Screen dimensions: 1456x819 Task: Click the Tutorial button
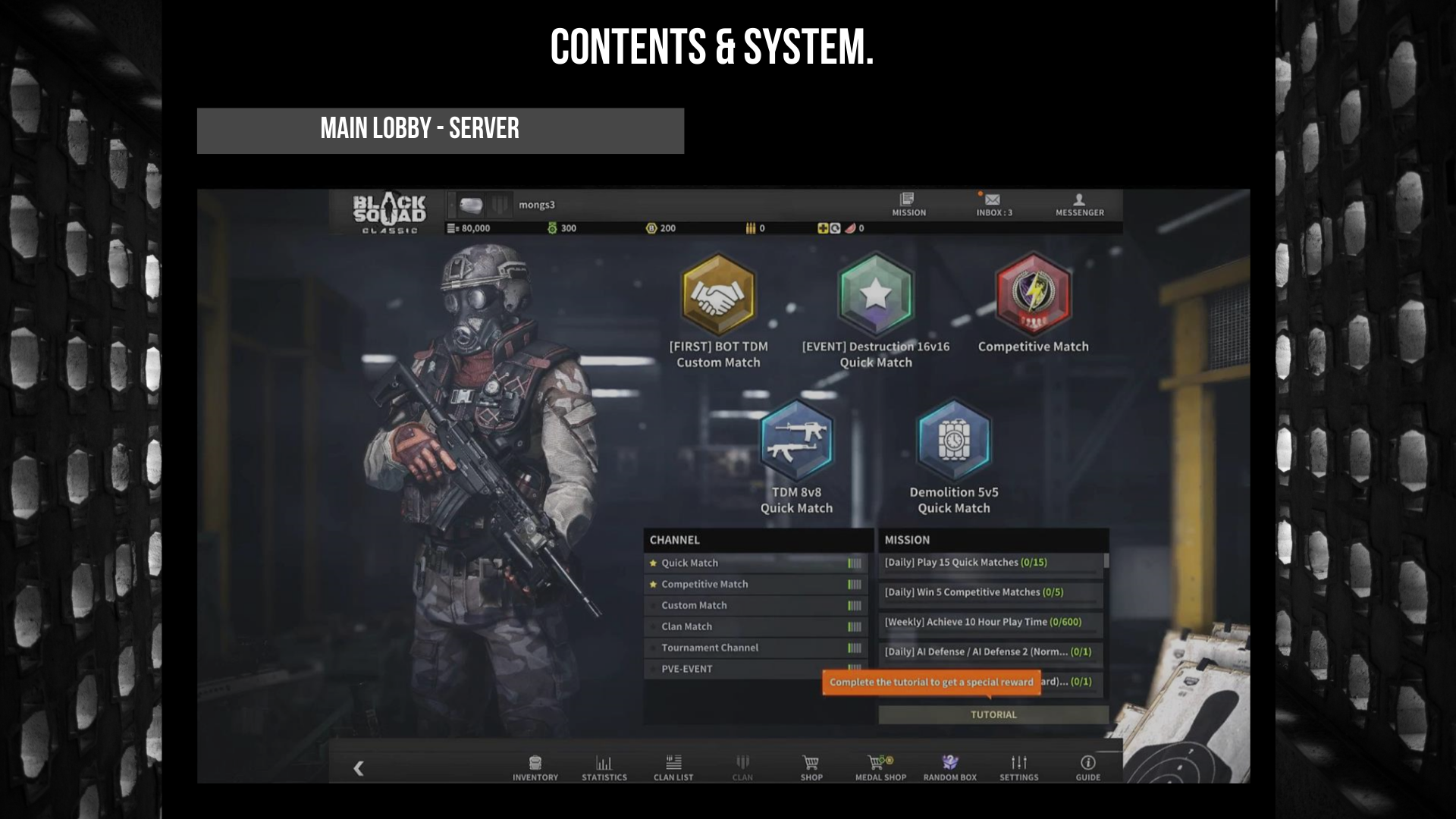(x=993, y=714)
